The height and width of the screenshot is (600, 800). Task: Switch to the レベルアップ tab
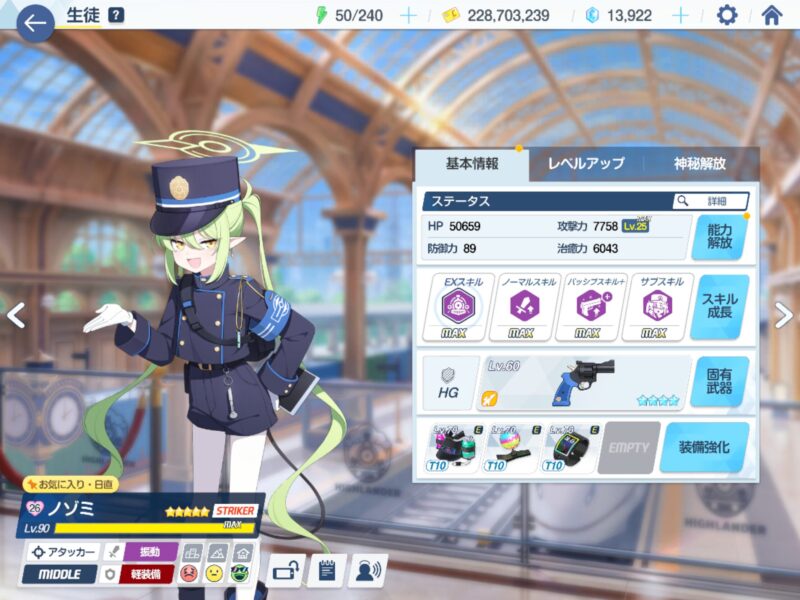pos(586,163)
